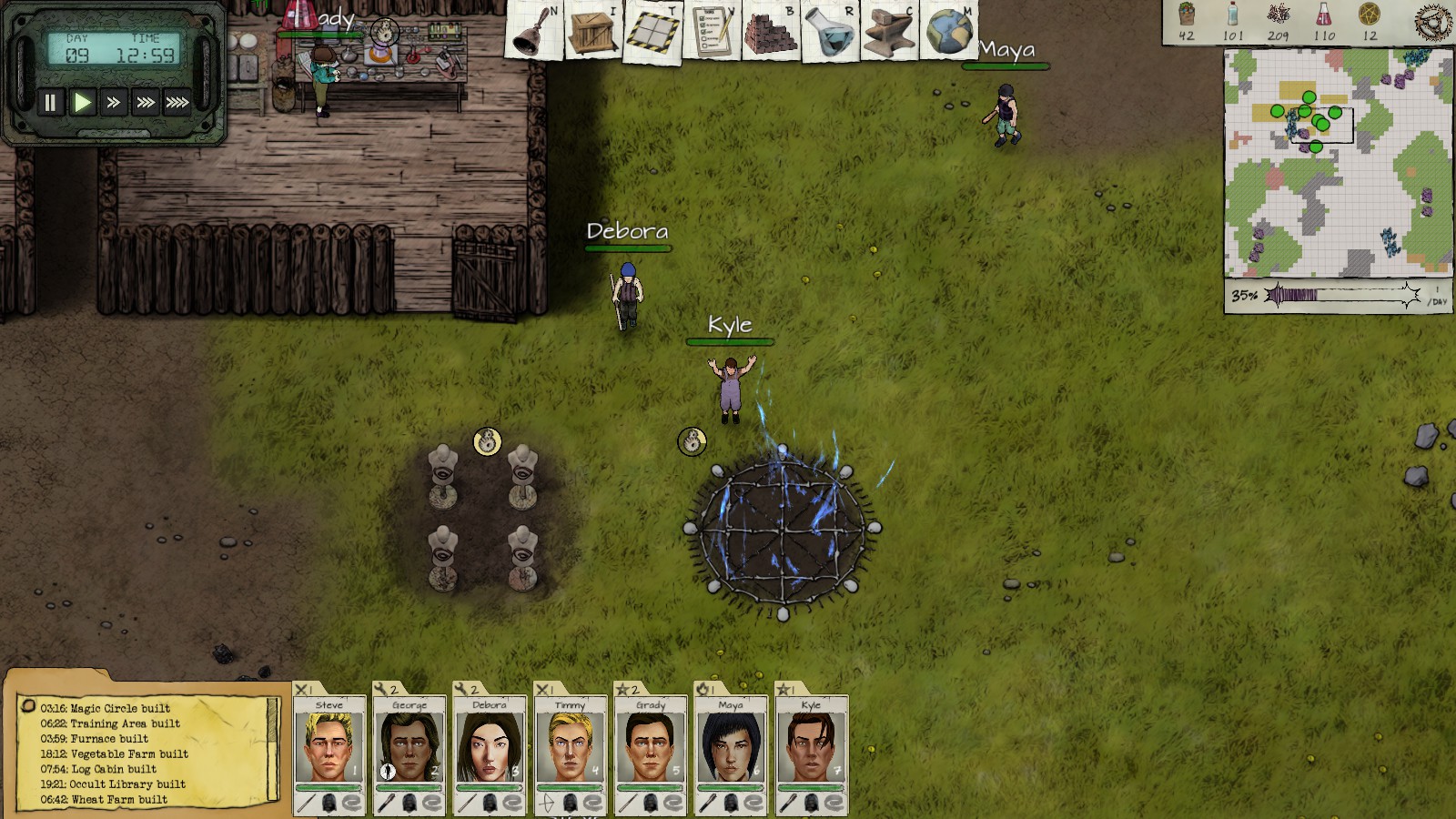The image size is (1456, 819).
Task: Resume normal play speed
Action: 82,103
